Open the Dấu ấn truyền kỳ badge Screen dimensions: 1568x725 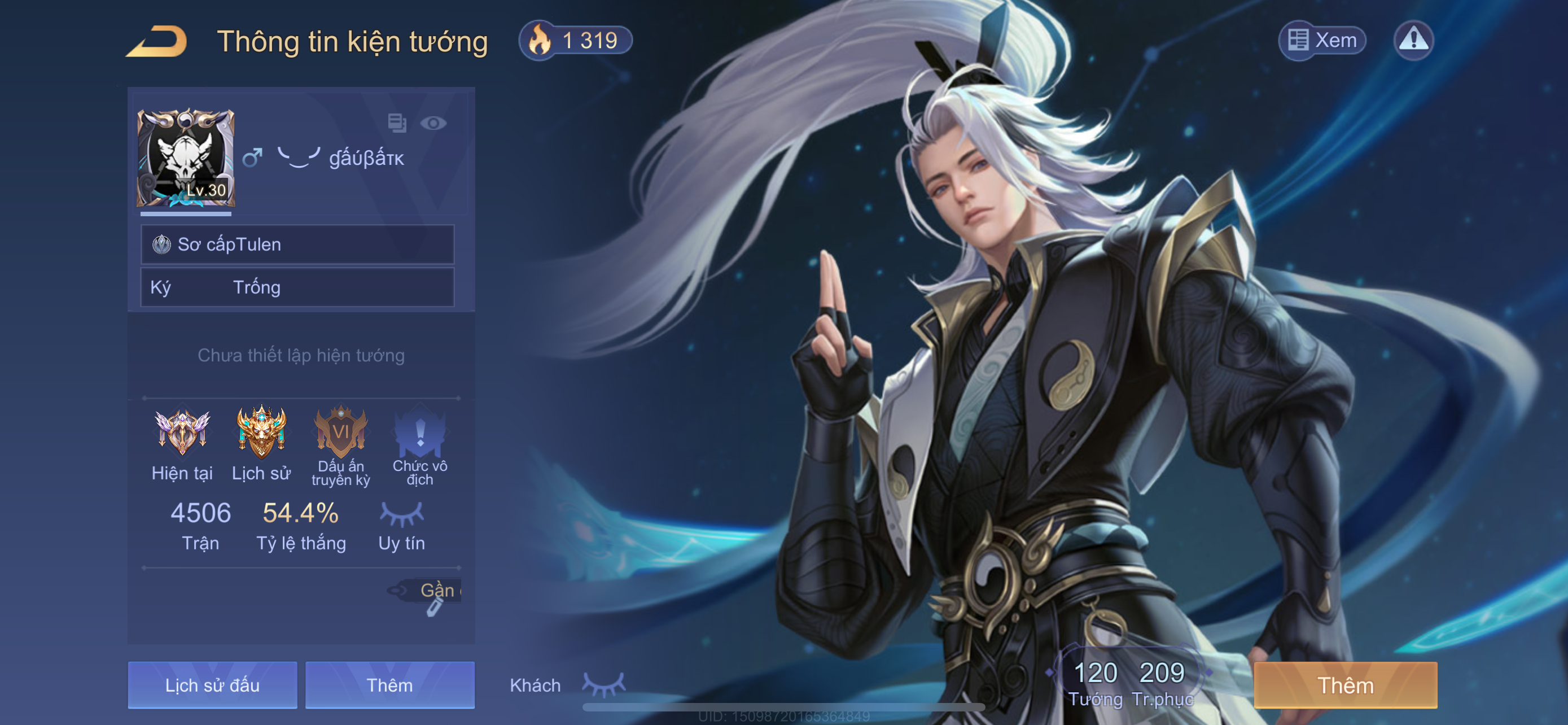point(341,433)
